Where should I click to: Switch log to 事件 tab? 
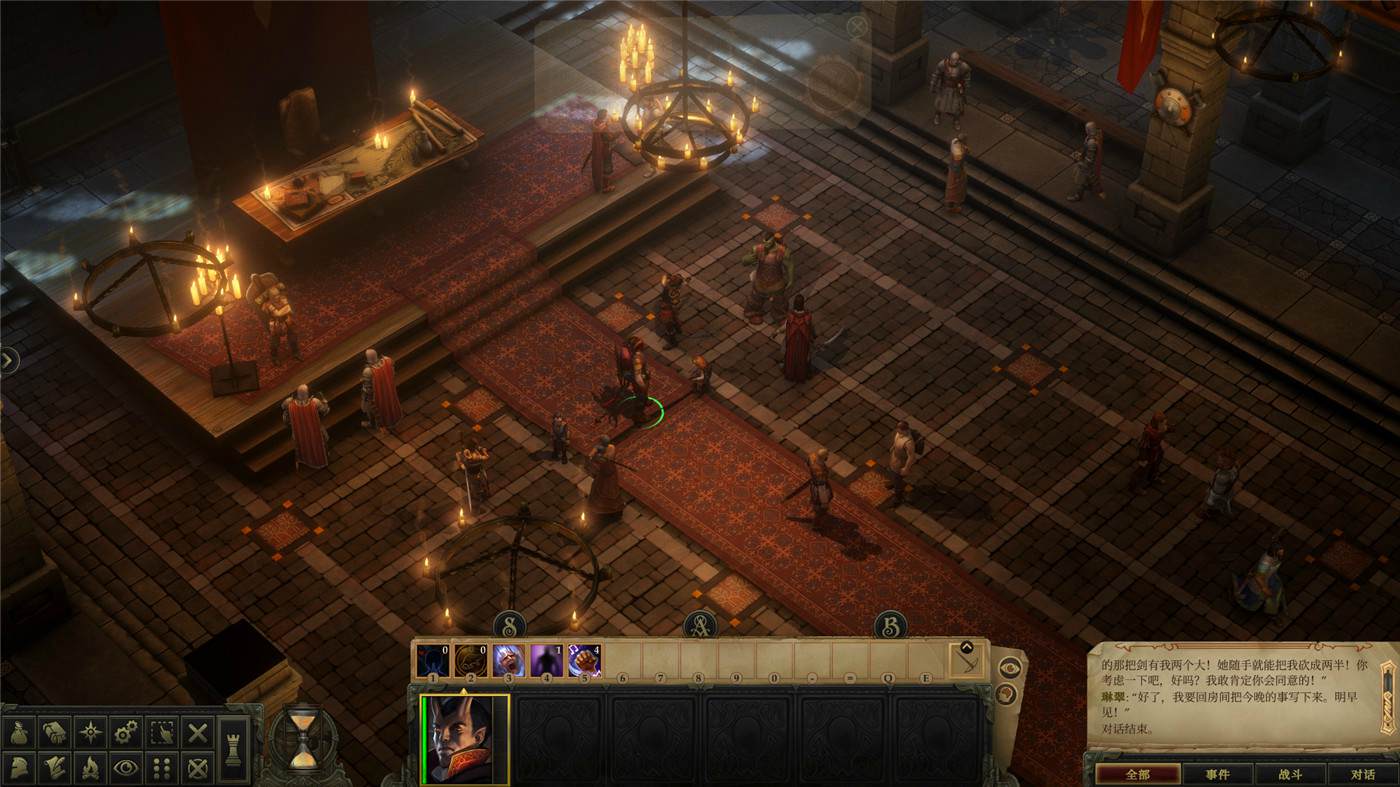click(x=1217, y=774)
